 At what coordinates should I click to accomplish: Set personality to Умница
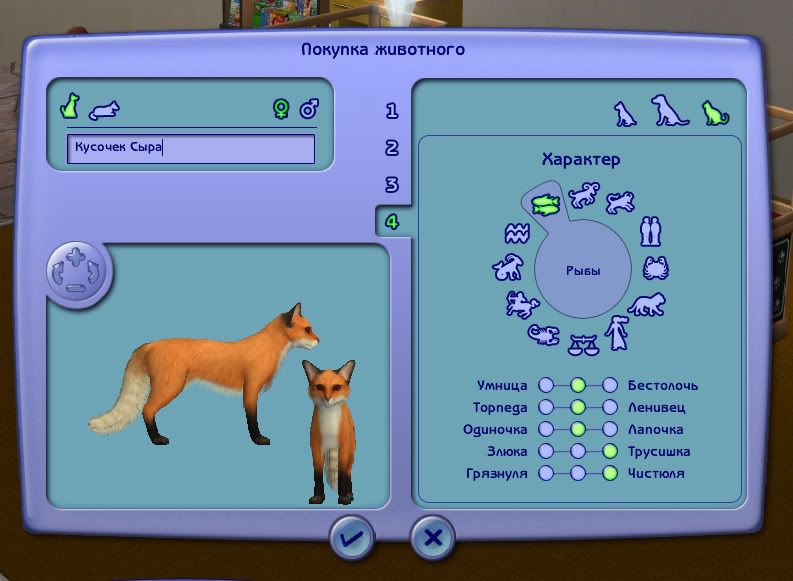coord(546,385)
